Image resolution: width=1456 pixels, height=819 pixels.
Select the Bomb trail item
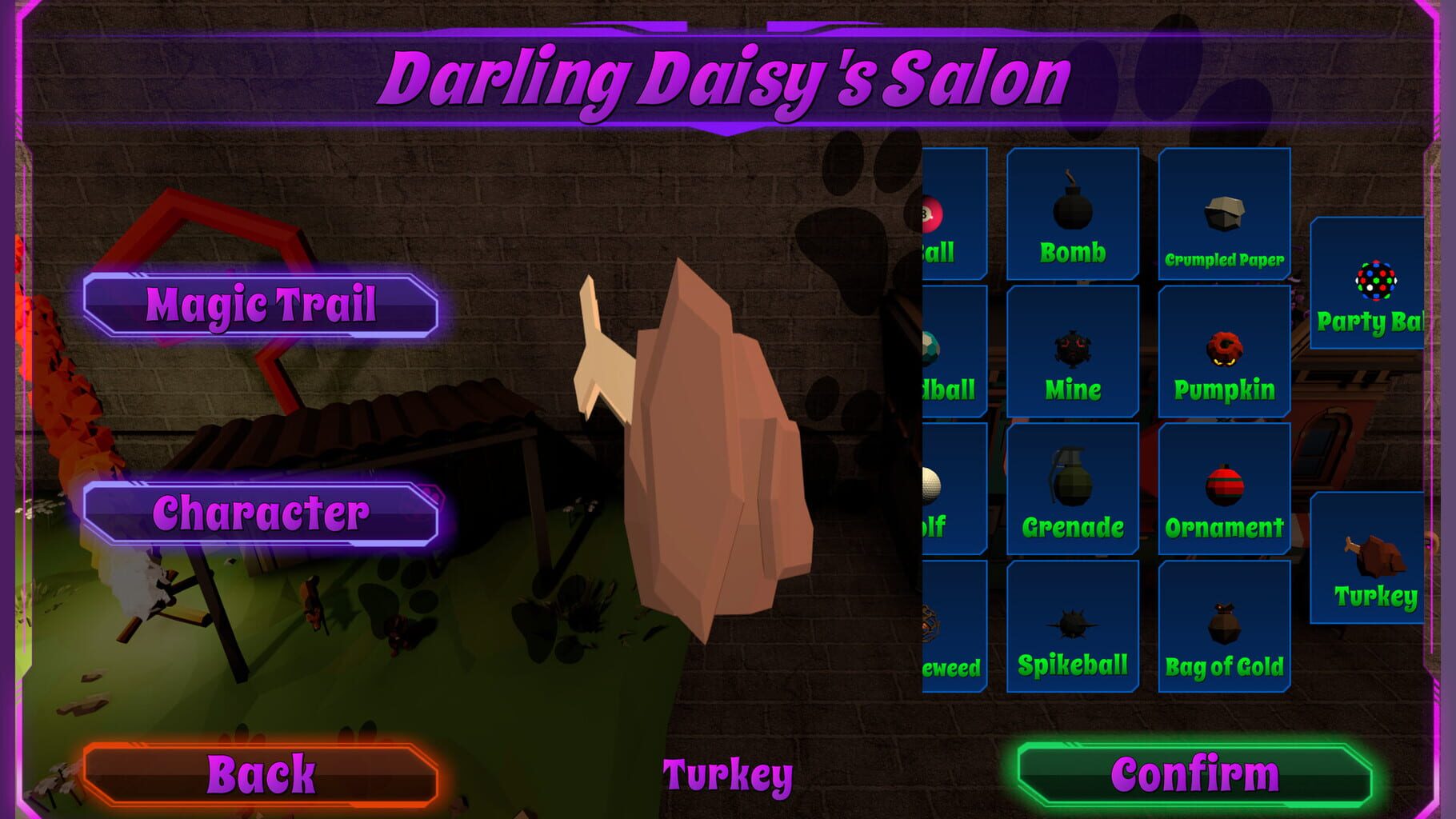tap(1073, 212)
